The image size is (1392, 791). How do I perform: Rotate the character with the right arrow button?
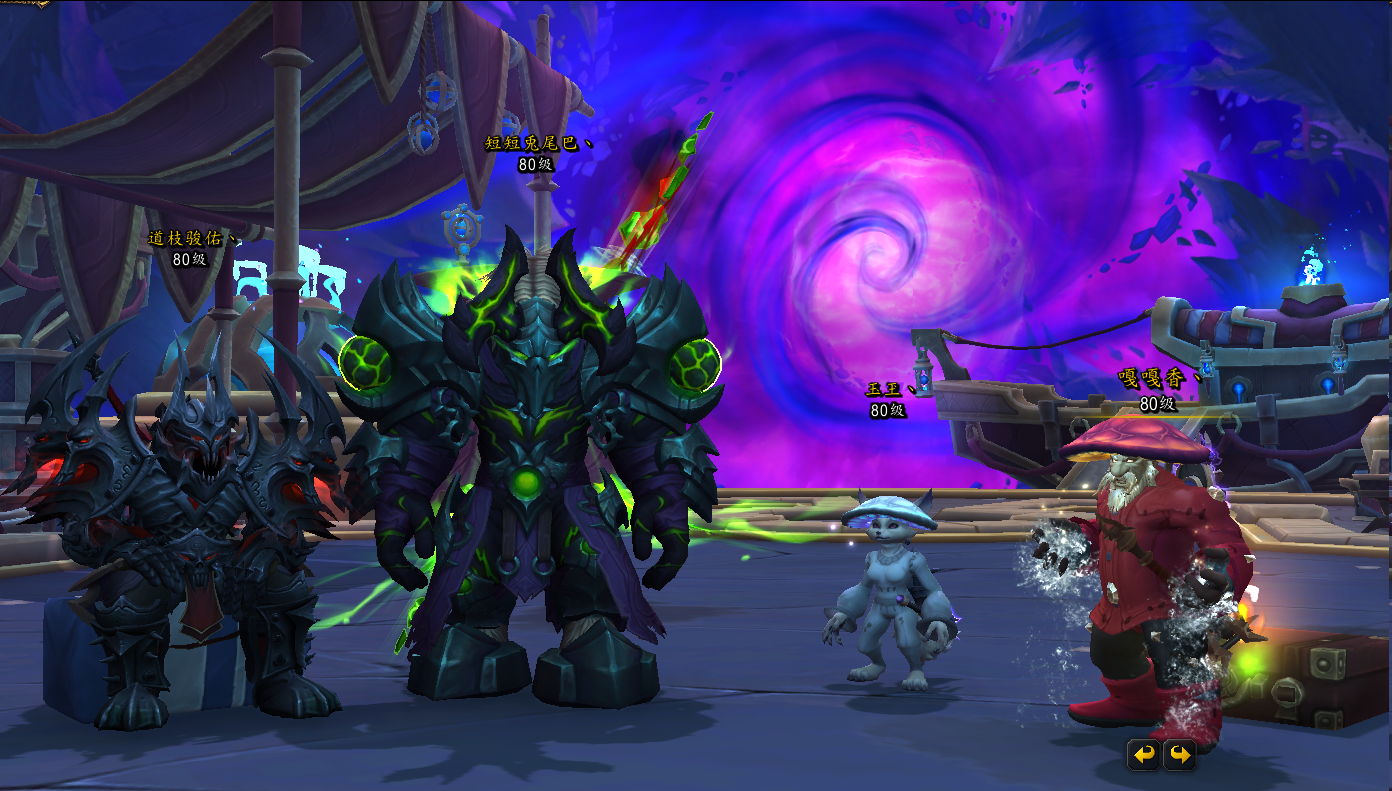(x=1179, y=755)
